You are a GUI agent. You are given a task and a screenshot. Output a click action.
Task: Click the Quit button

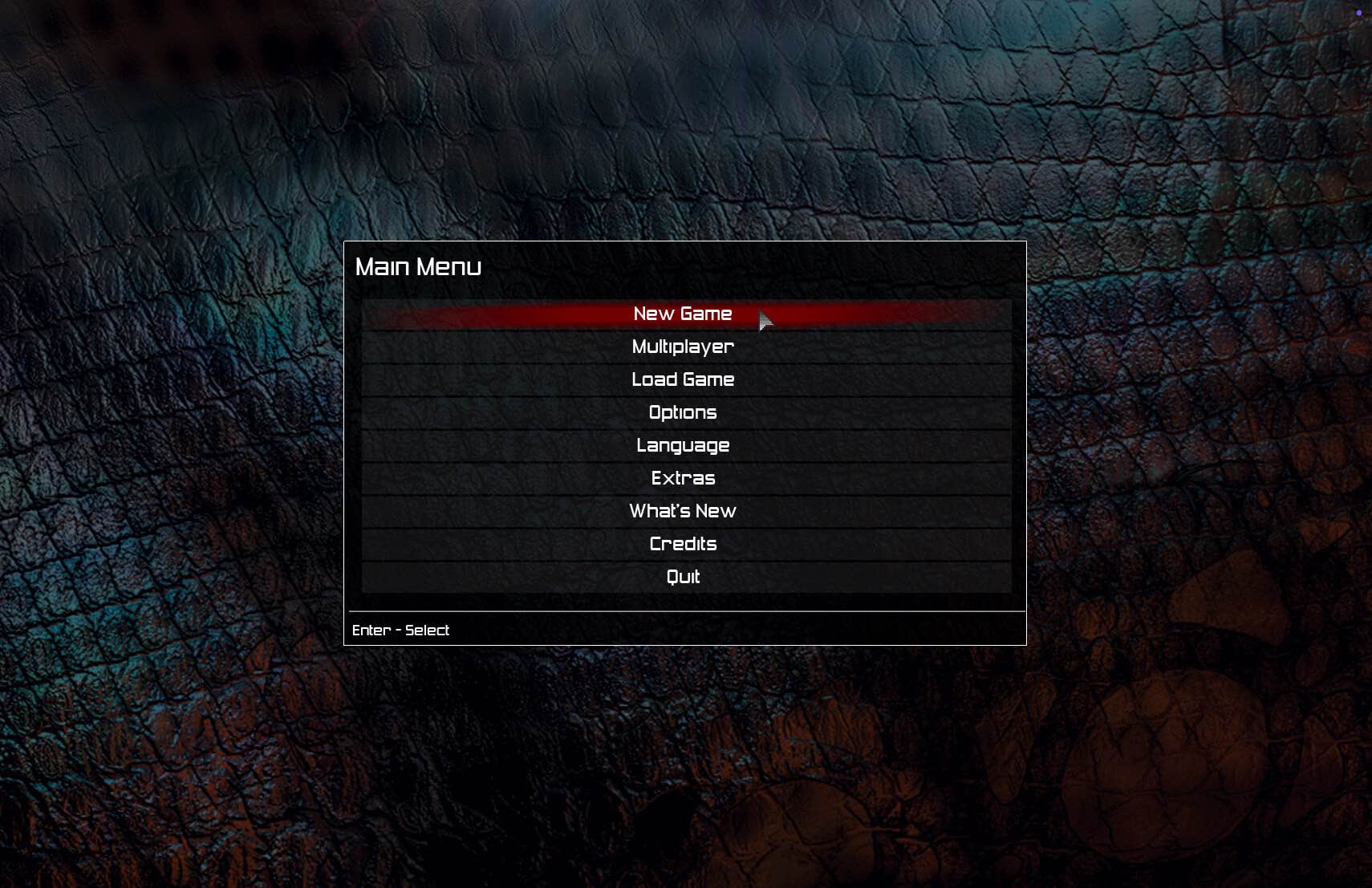pyautogui.click(x=683, y=577)
